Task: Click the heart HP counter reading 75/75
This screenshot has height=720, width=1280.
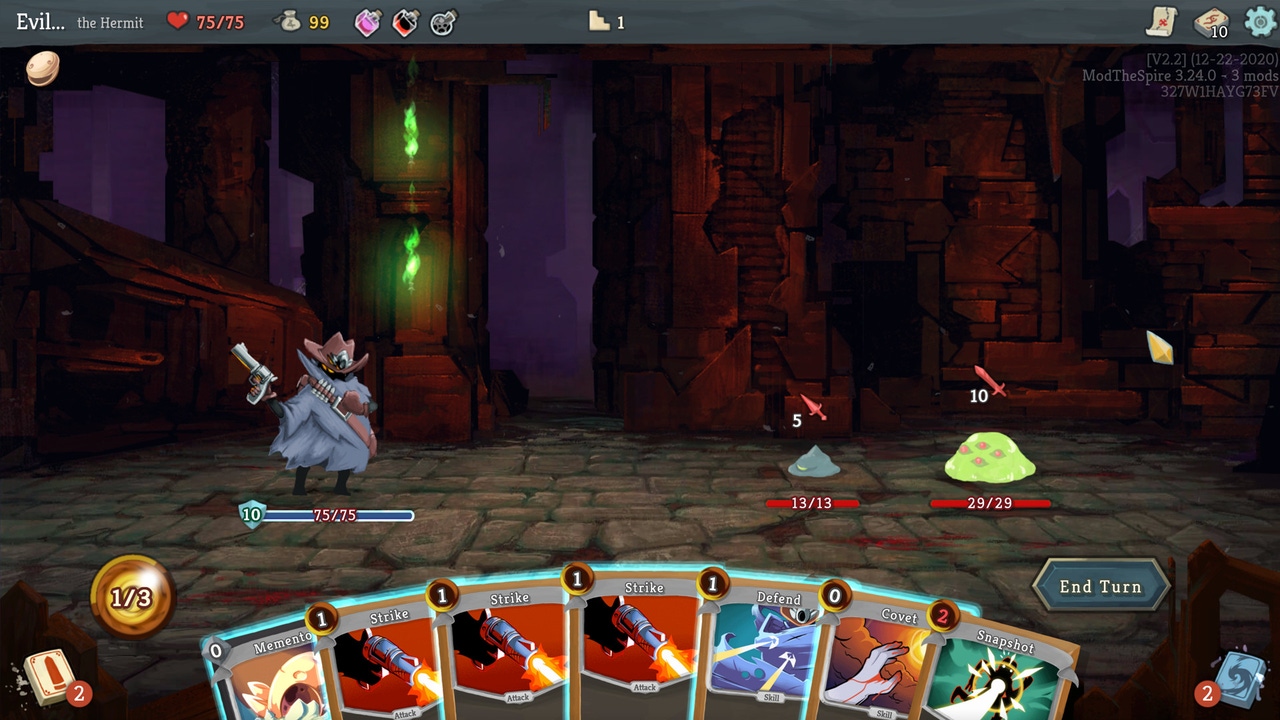Action: 195,22
